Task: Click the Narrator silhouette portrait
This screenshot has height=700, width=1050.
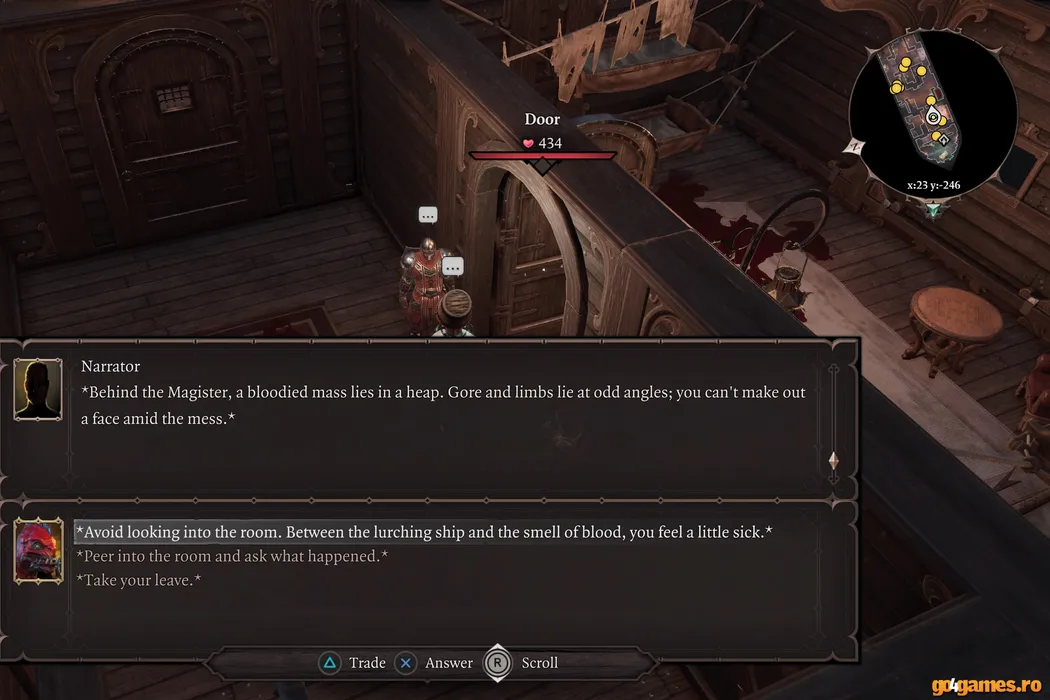Action: [39, 389]
